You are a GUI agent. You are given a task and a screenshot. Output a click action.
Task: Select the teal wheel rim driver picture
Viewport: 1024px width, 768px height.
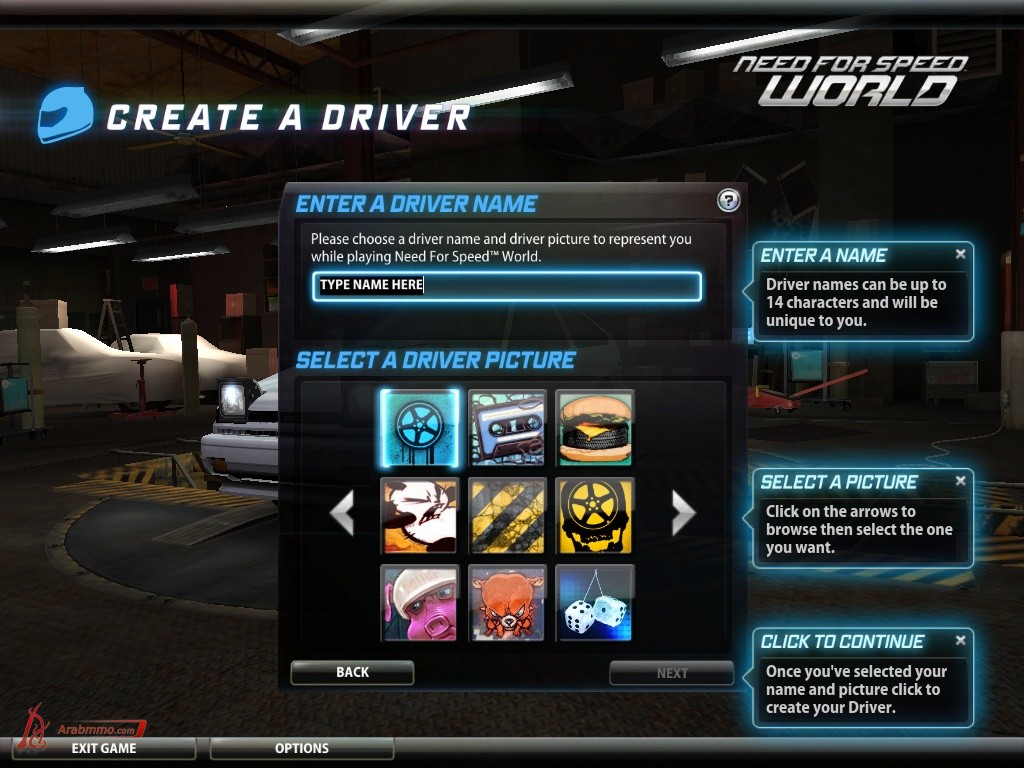click(420, 428)
